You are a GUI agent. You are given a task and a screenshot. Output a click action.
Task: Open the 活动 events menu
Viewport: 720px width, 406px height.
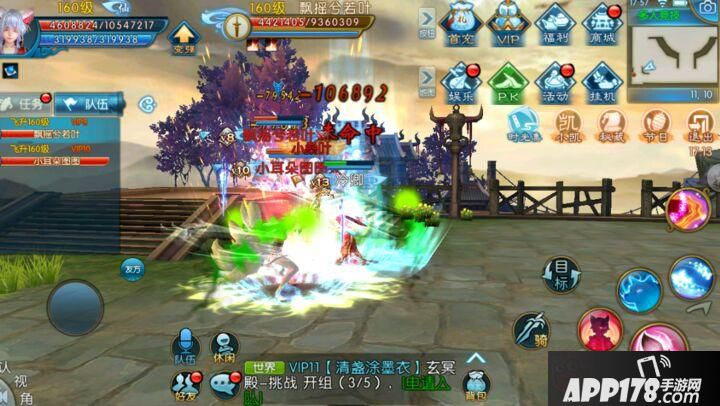click(556, 81)
